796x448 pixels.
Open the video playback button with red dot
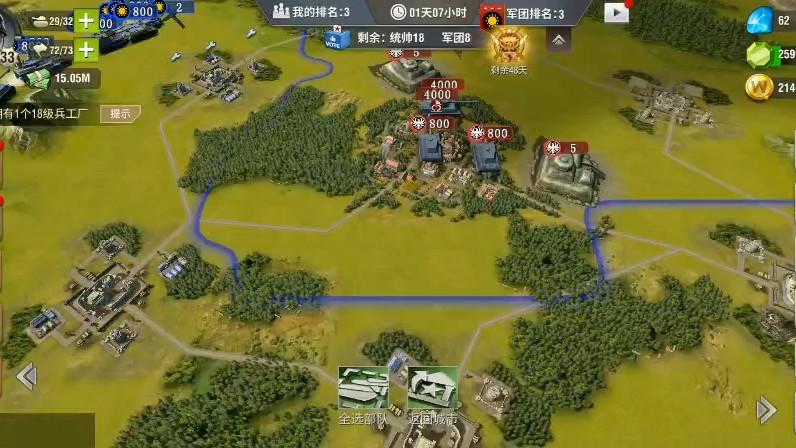(x=617, y=13)
